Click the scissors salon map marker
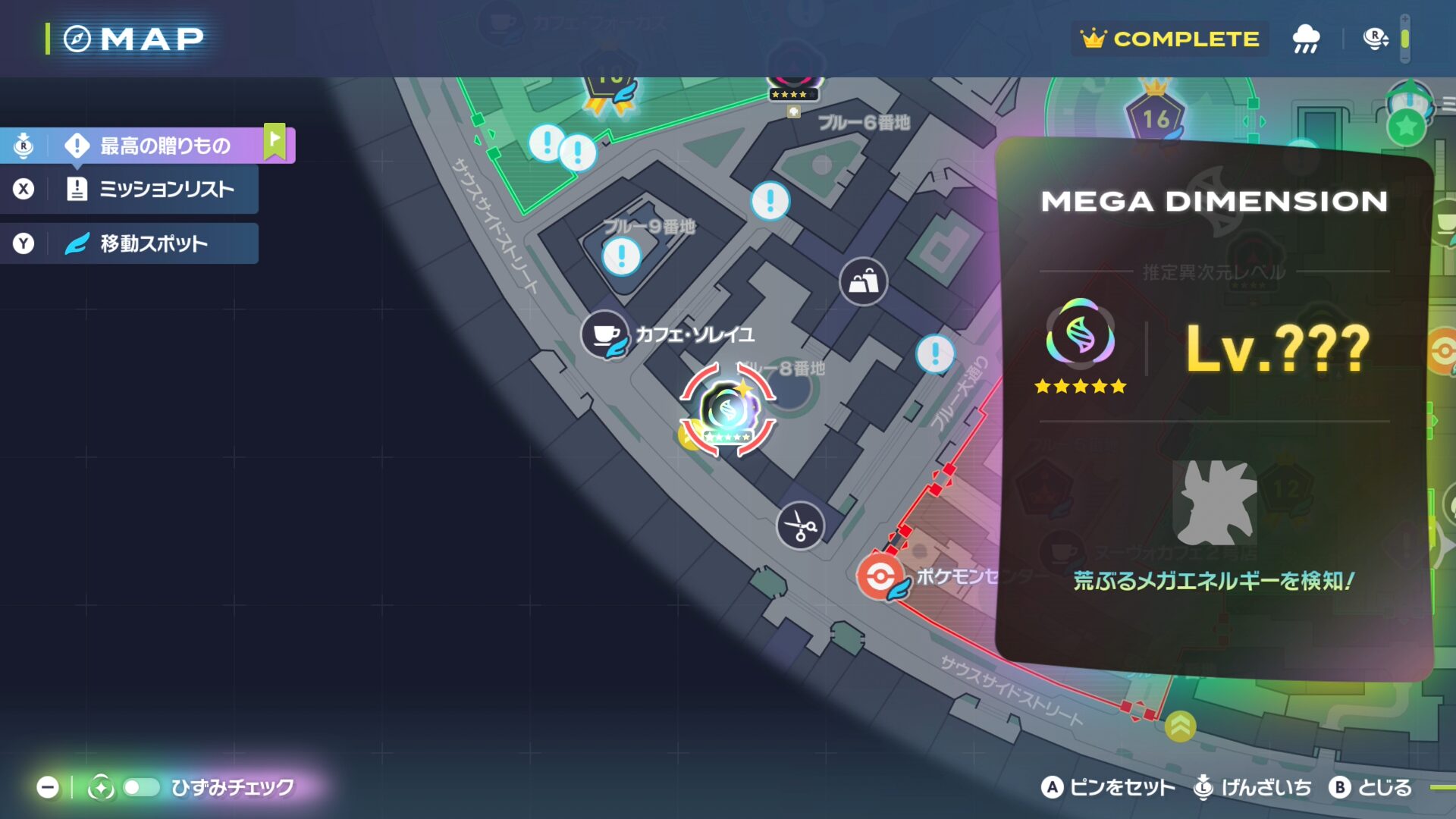 [800, 526]
